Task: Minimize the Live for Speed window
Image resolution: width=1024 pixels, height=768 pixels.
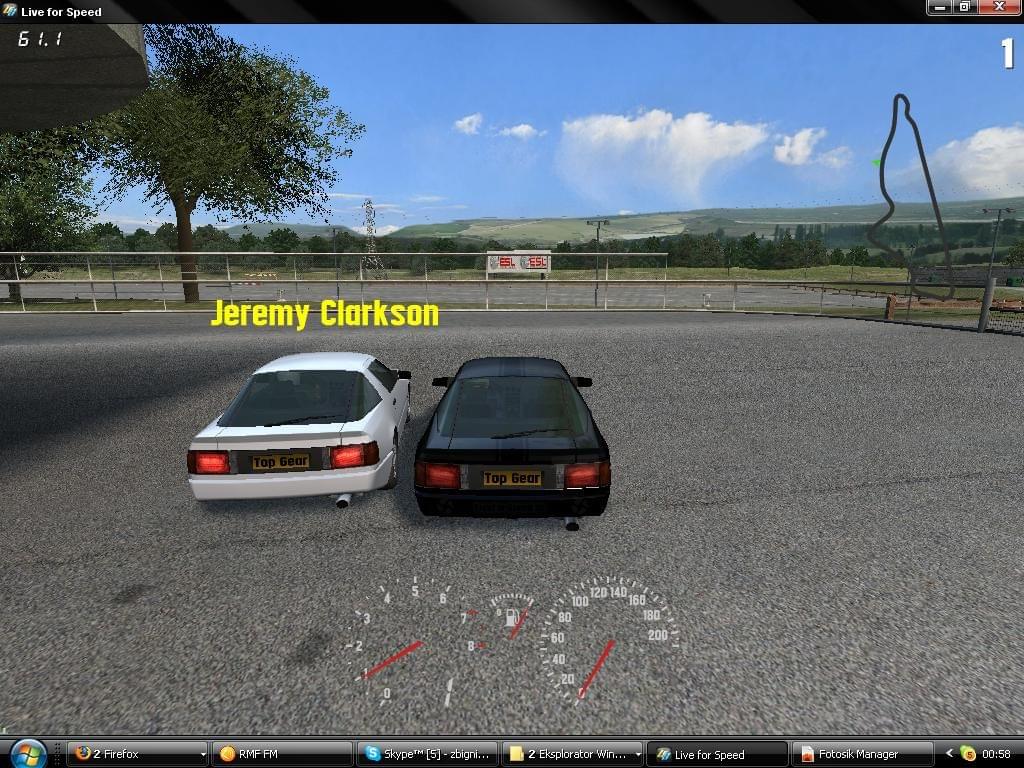Action: pyautogui.click(x=938, y=7)
